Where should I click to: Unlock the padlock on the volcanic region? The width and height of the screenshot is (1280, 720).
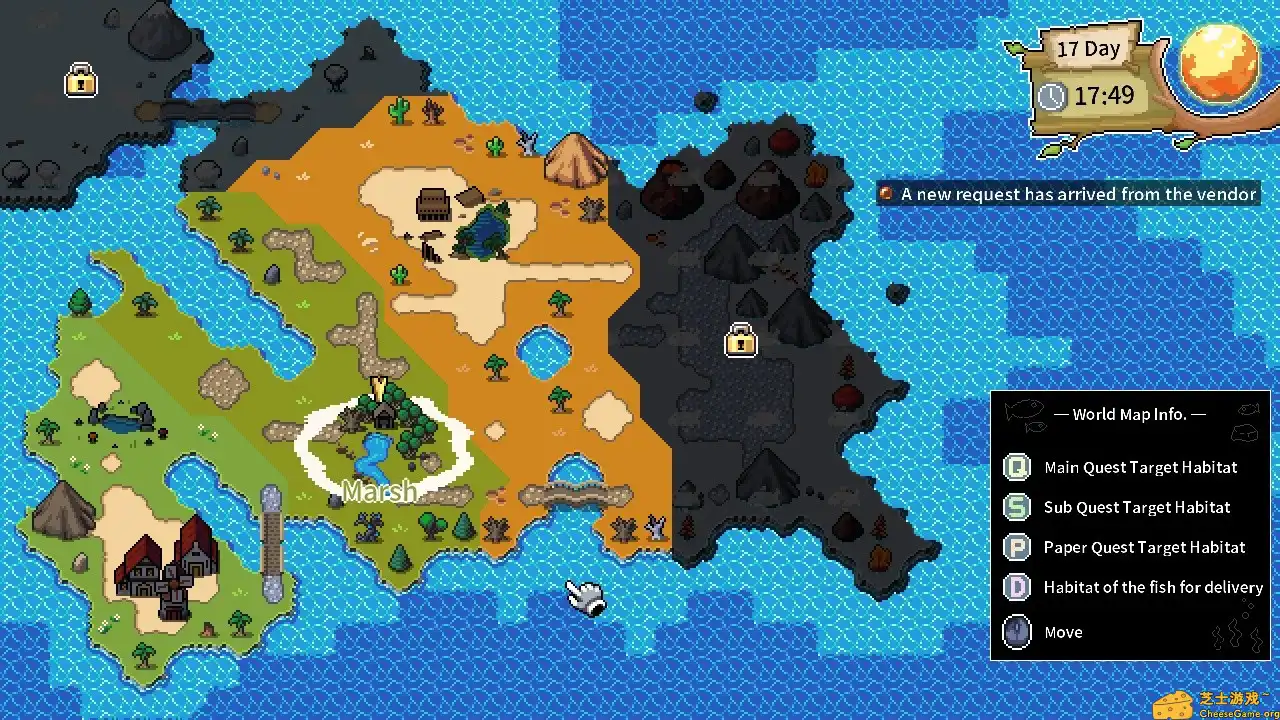point(740,341)
